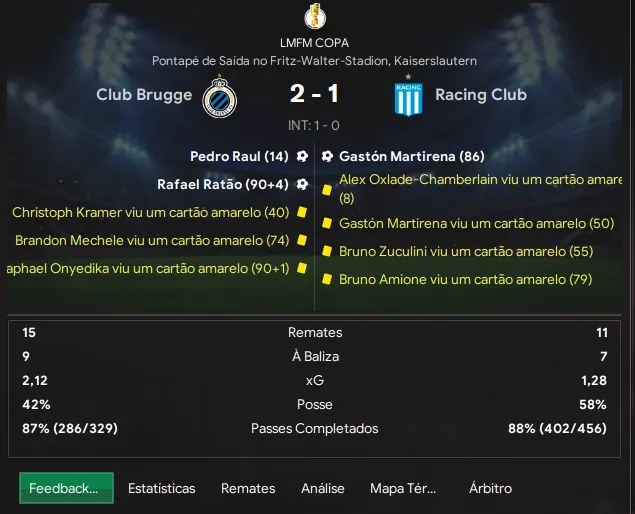Screen dimensions: 635x514
Task: Click the Club Brugge team name
Action: tap(143, 95)
